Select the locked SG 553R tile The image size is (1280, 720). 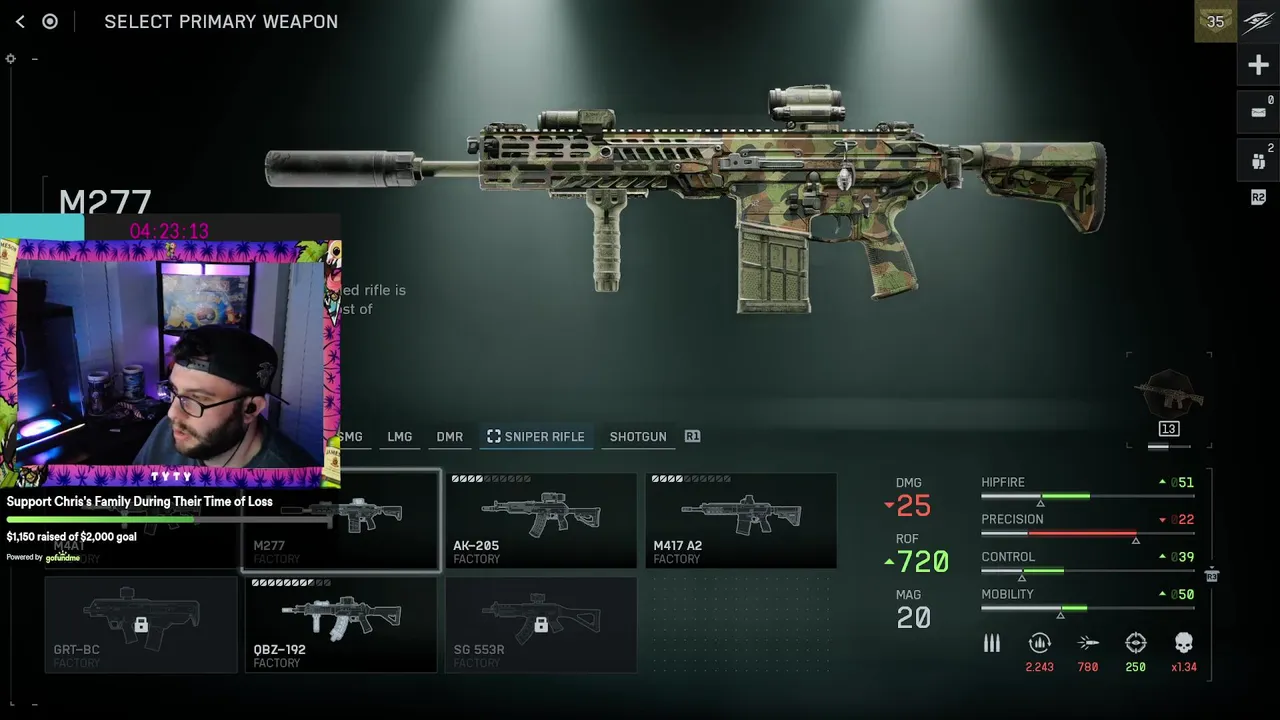tap(541, 625)
